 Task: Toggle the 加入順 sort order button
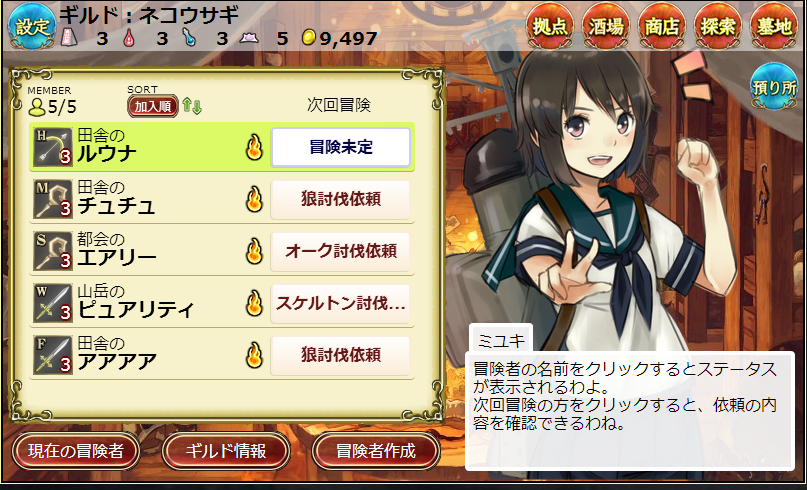pos(153,105)
